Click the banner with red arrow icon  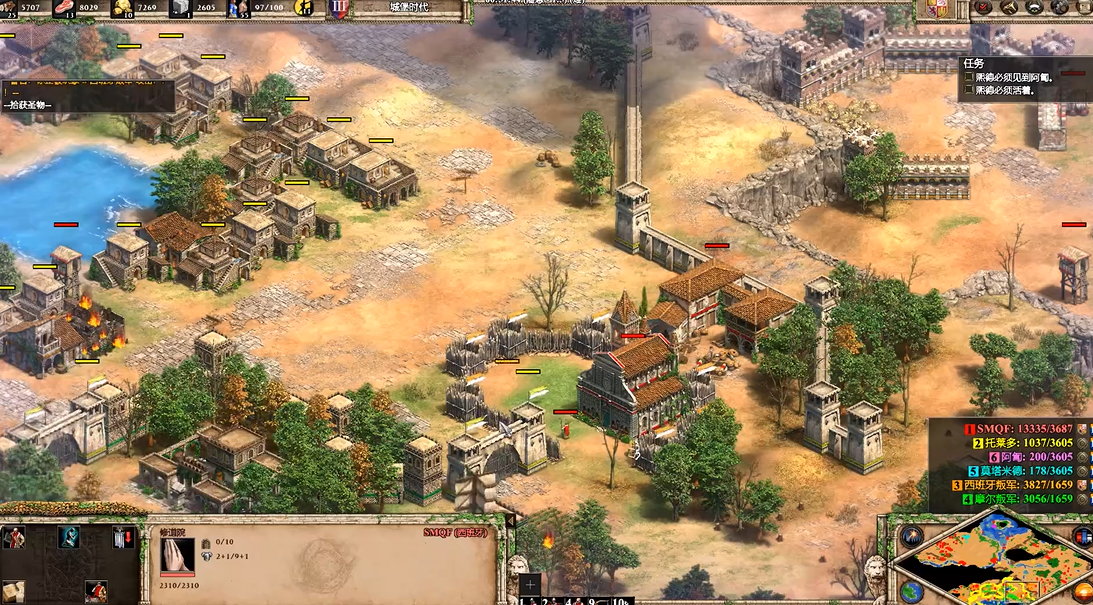click(x=122, y=539)
